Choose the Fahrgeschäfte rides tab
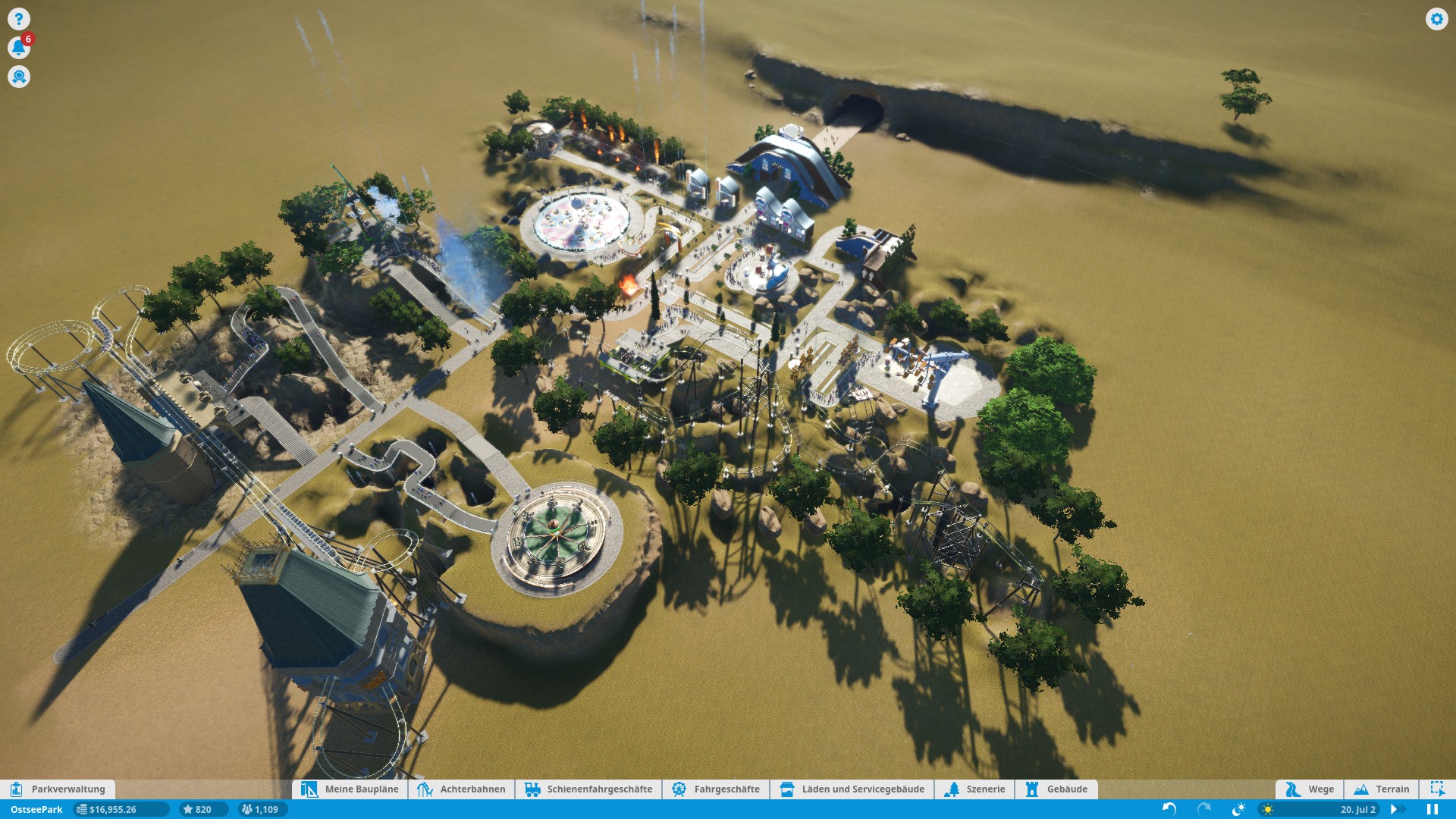This screenshot has height=819, width=1456. pyautogui.click(x=716, y=789)
